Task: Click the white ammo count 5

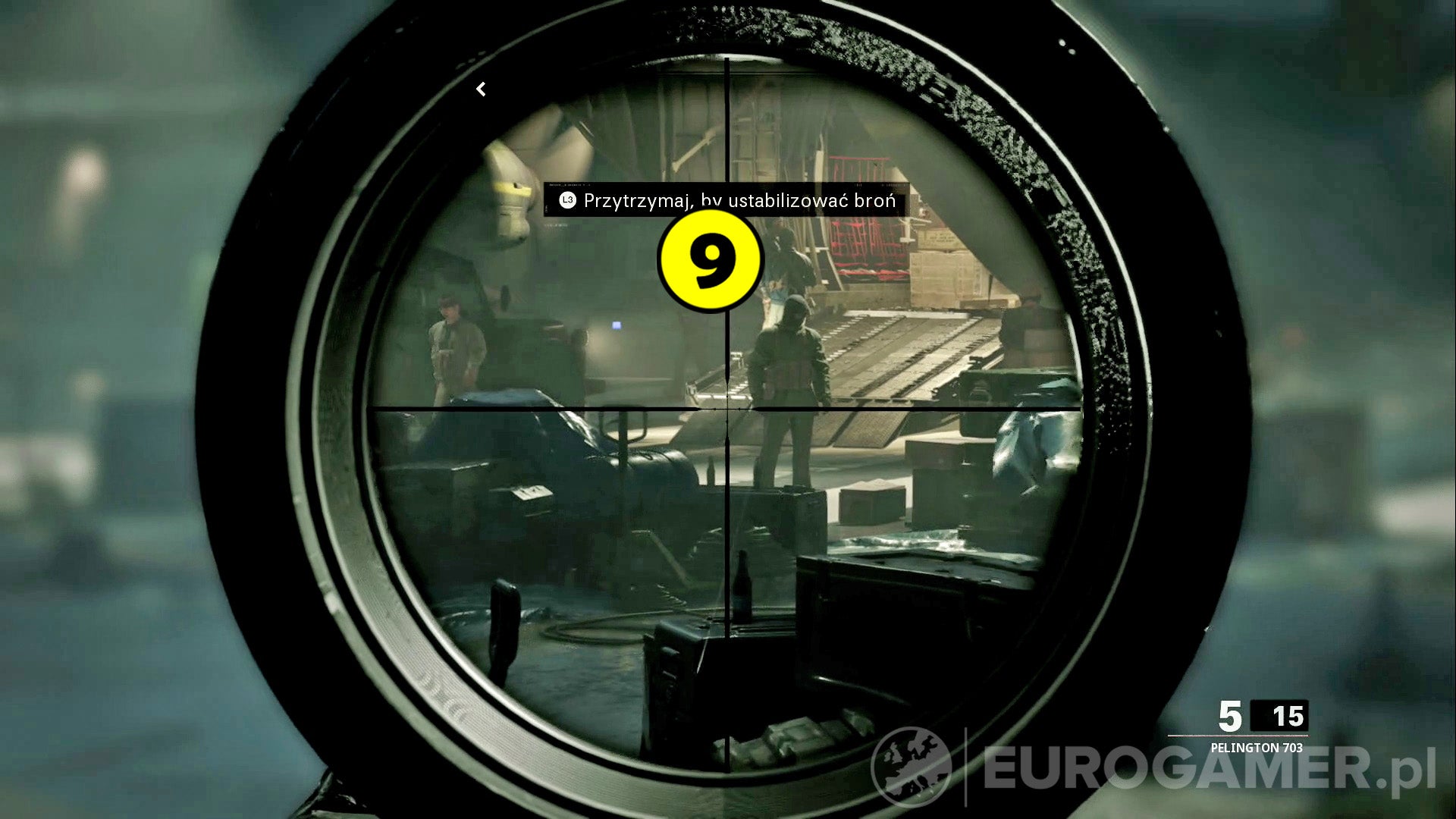Action: (1231, 714)
